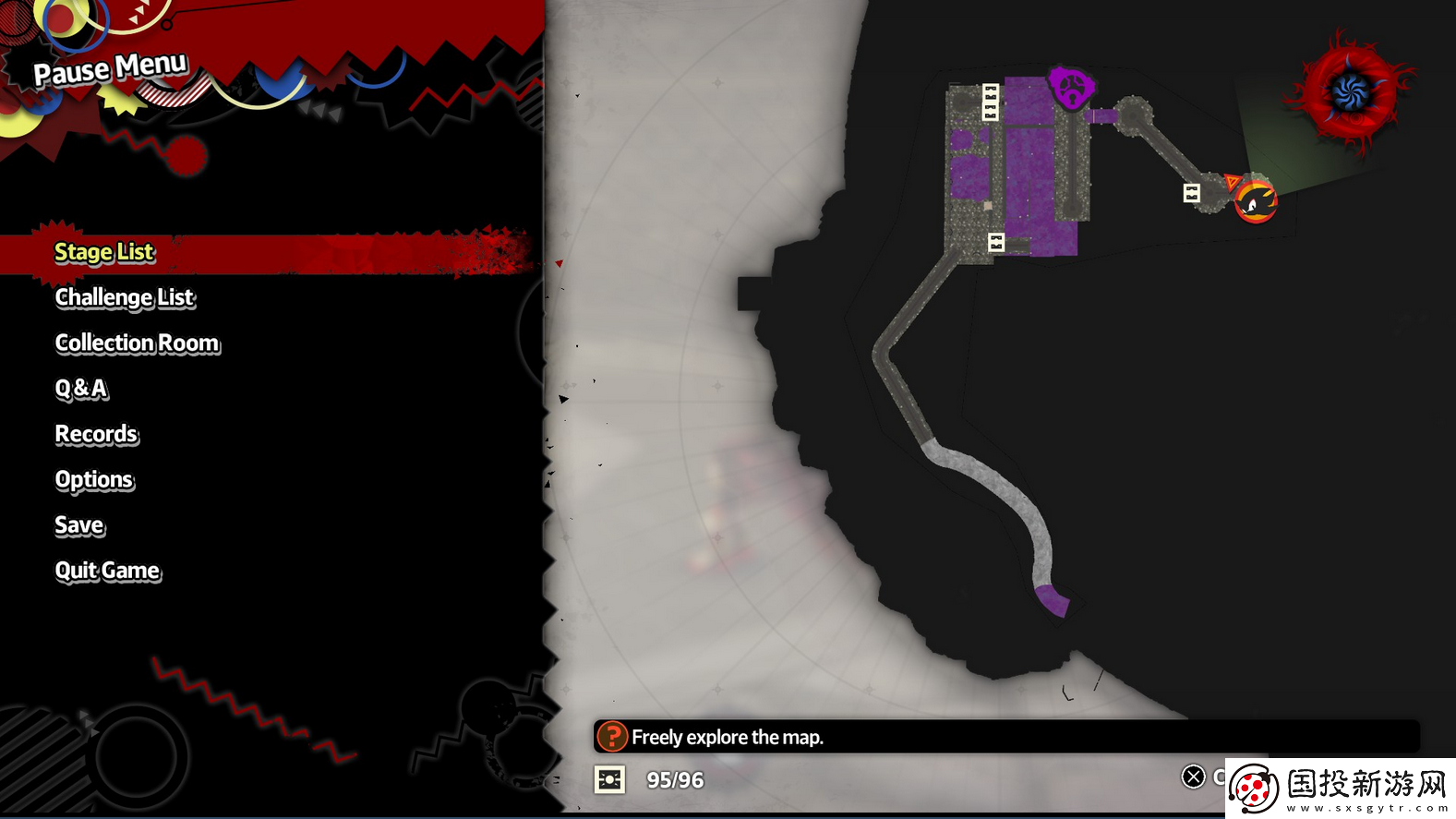Select Challenge List in the pause menu
The width and height of the screenshot is (1456, 819).
point(125,297)
